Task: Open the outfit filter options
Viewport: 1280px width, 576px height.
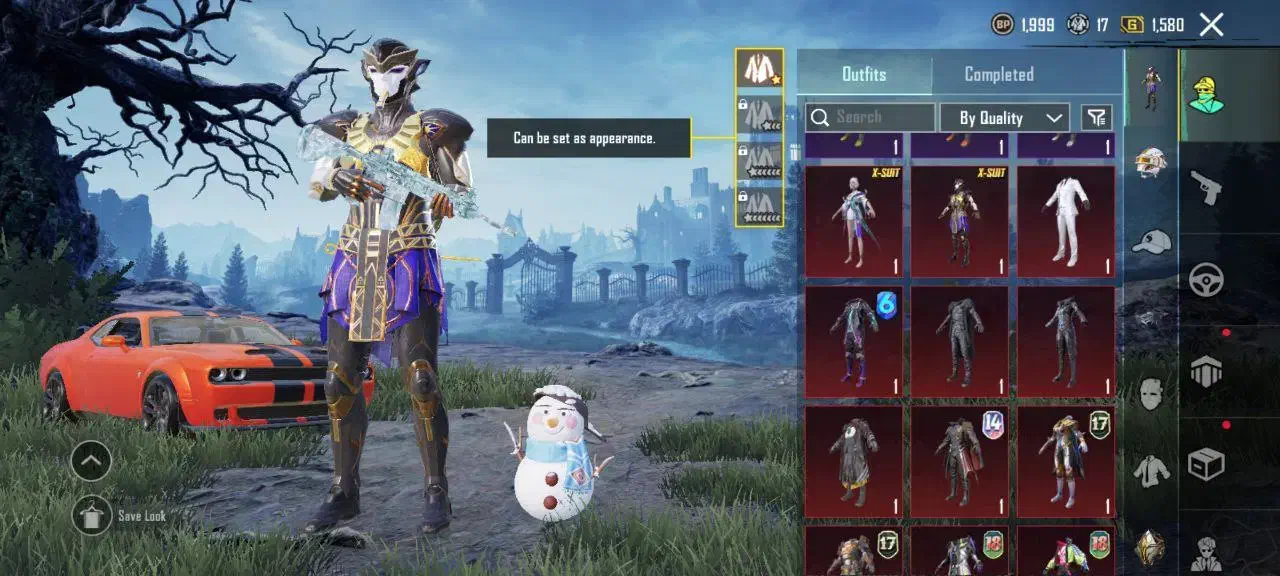Action: coord(1097,118)
